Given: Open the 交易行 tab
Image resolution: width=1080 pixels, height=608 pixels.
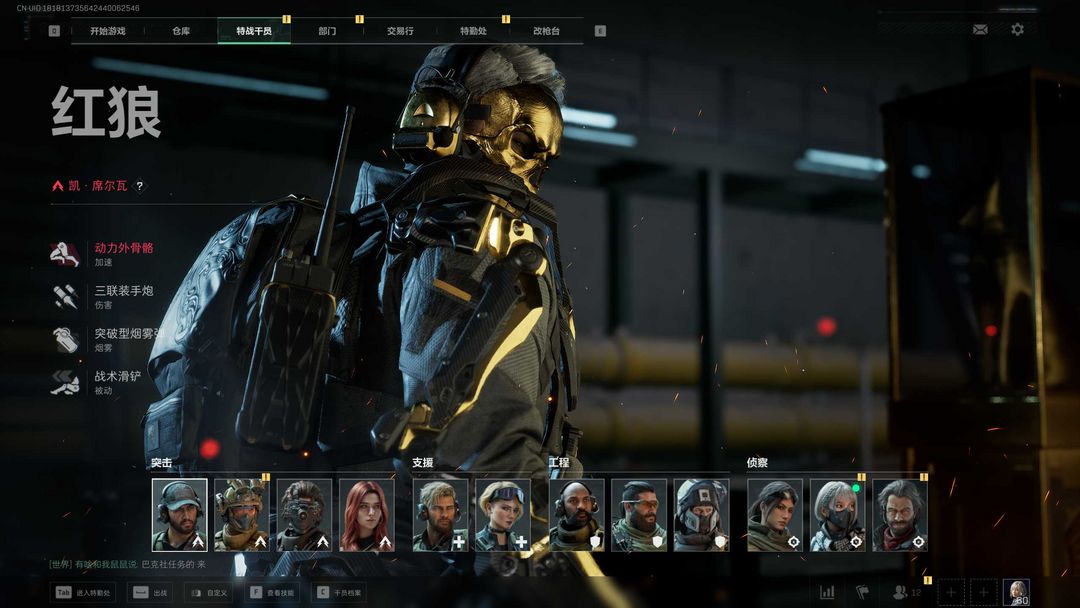Looking at the screenshot, I should [401, 31].
